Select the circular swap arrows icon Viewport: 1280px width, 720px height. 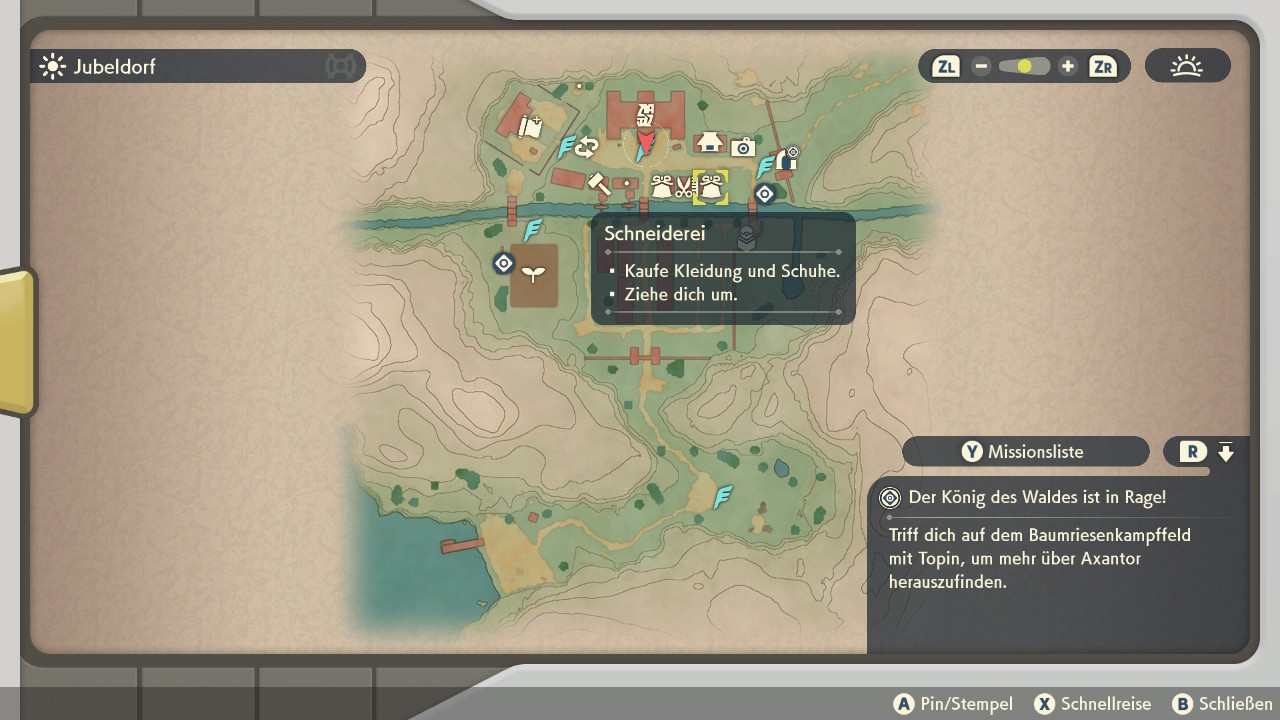[x=586, y=149]
